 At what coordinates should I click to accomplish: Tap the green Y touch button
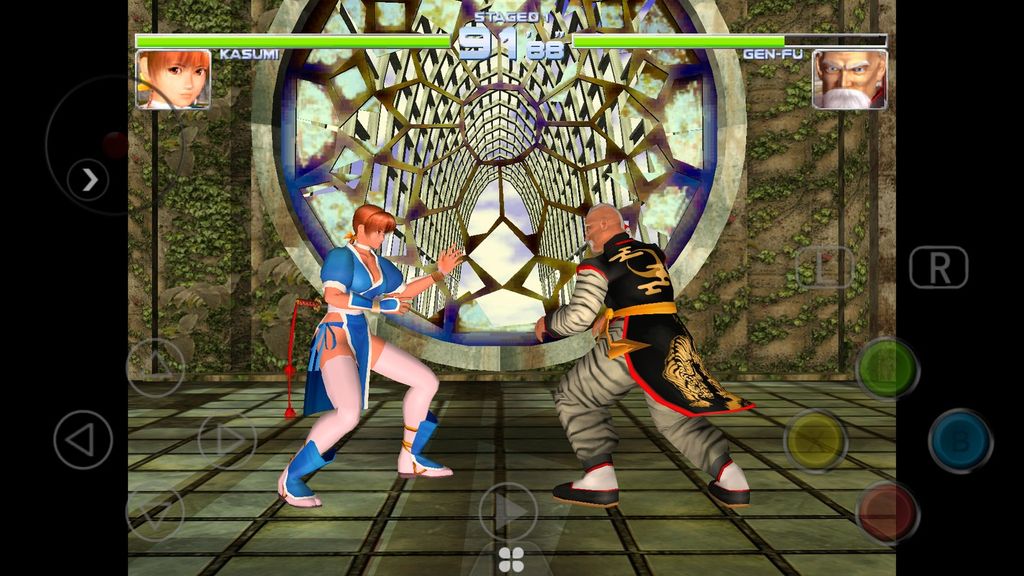tap(887, 368)
